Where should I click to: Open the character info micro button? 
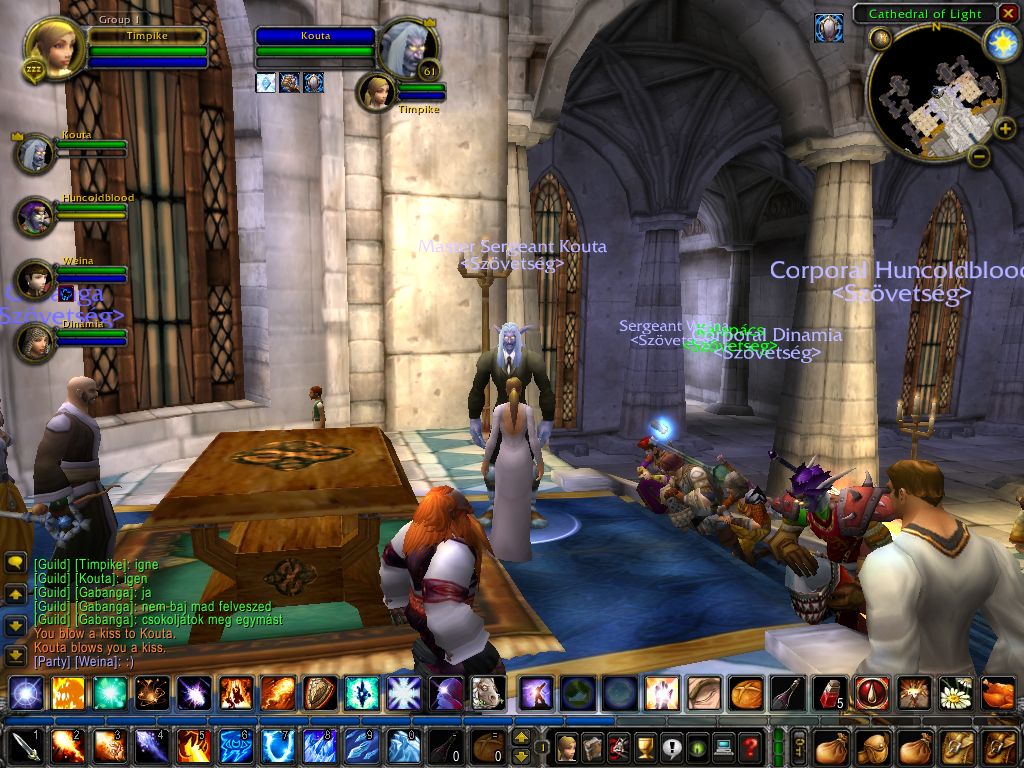pos(567,746)
